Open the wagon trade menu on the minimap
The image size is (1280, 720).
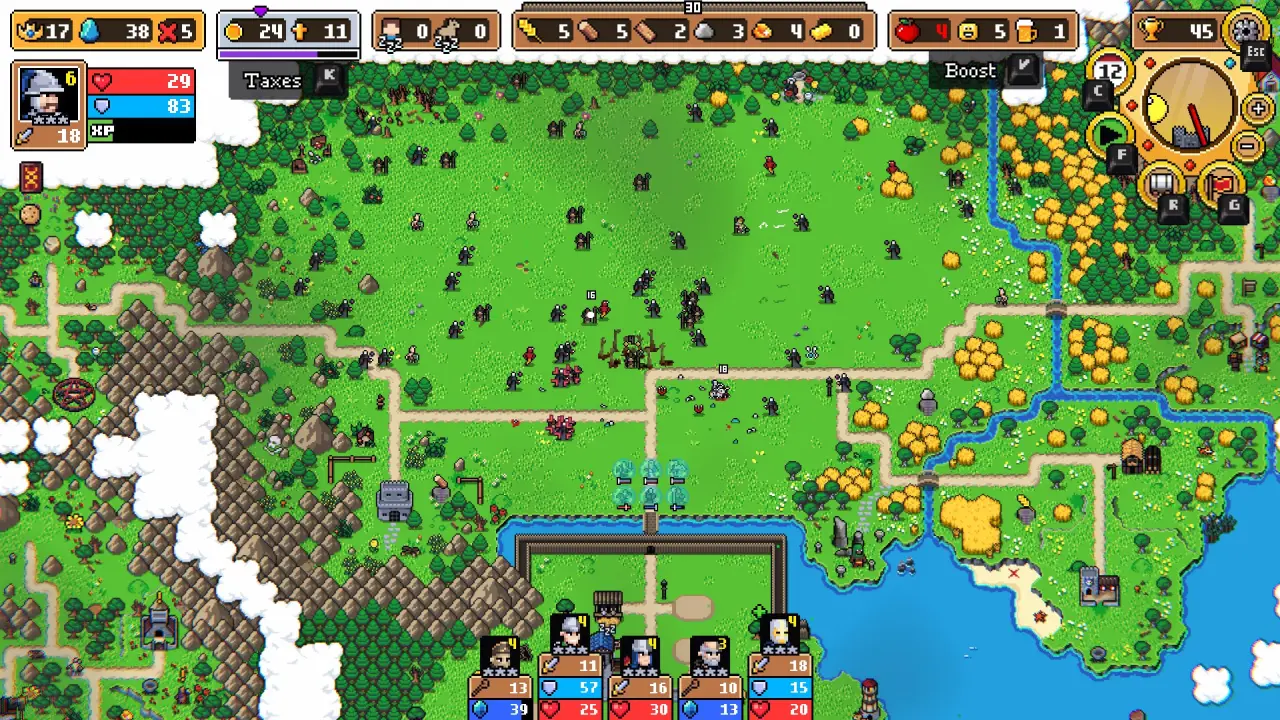1161,181
